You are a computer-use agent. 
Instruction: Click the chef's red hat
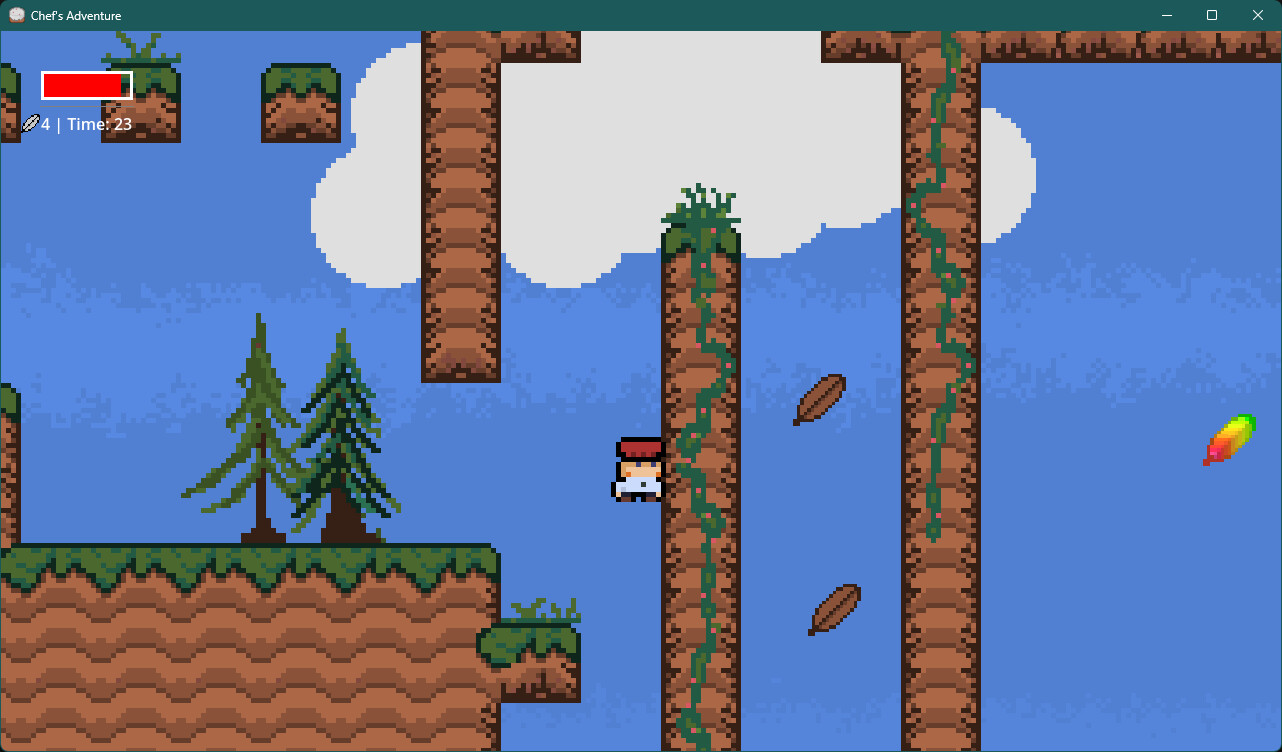pyautogui.click(x=639, y=447)
